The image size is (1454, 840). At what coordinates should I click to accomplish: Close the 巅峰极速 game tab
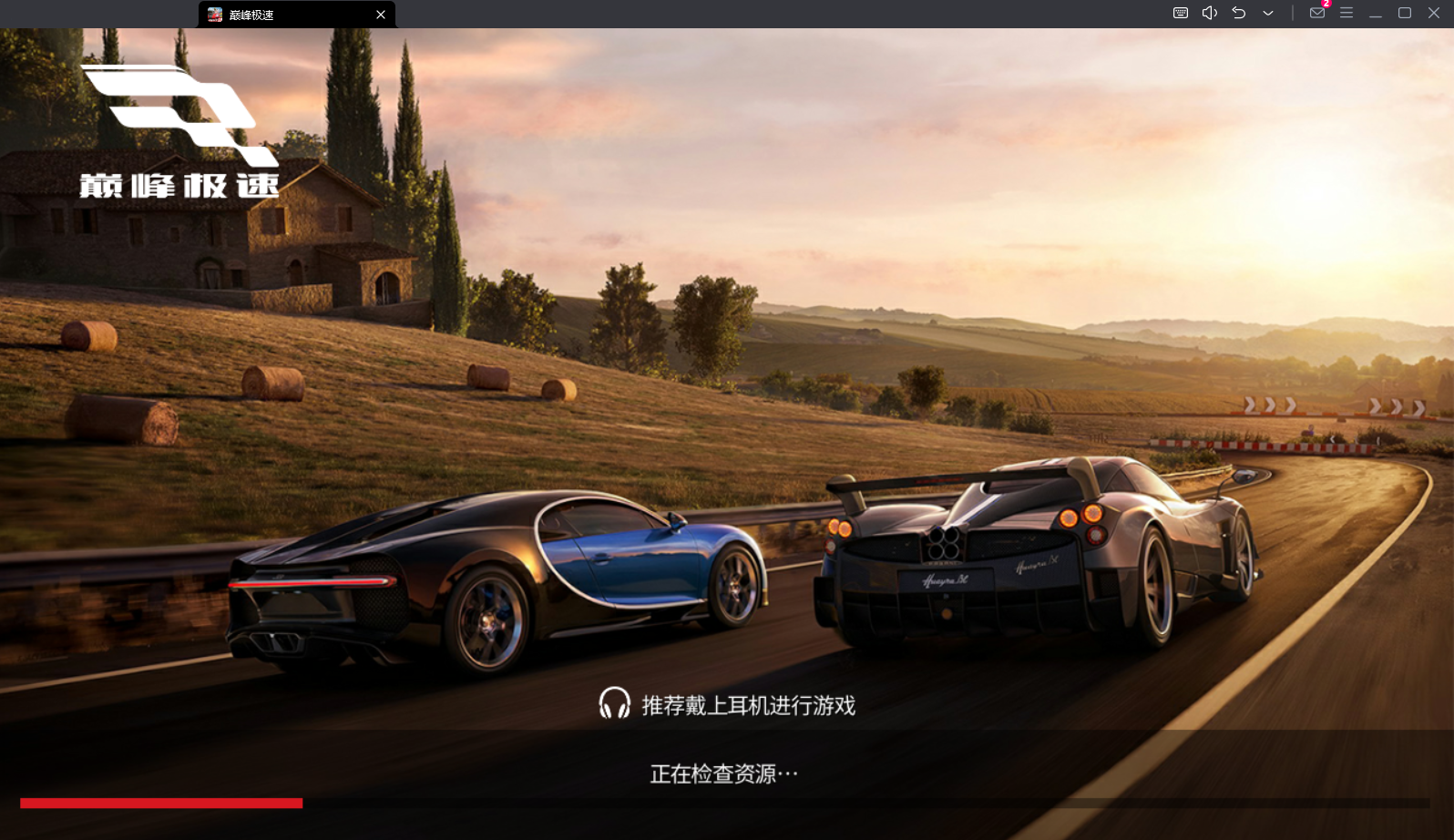coord(381,15)
